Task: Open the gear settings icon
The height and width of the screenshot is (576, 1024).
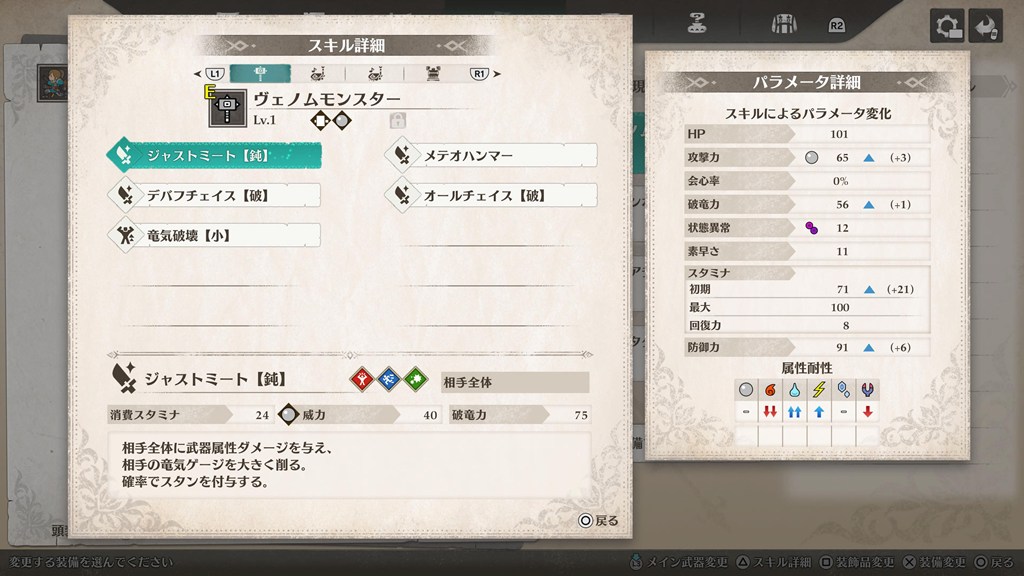Action: (x=947, y=25)
